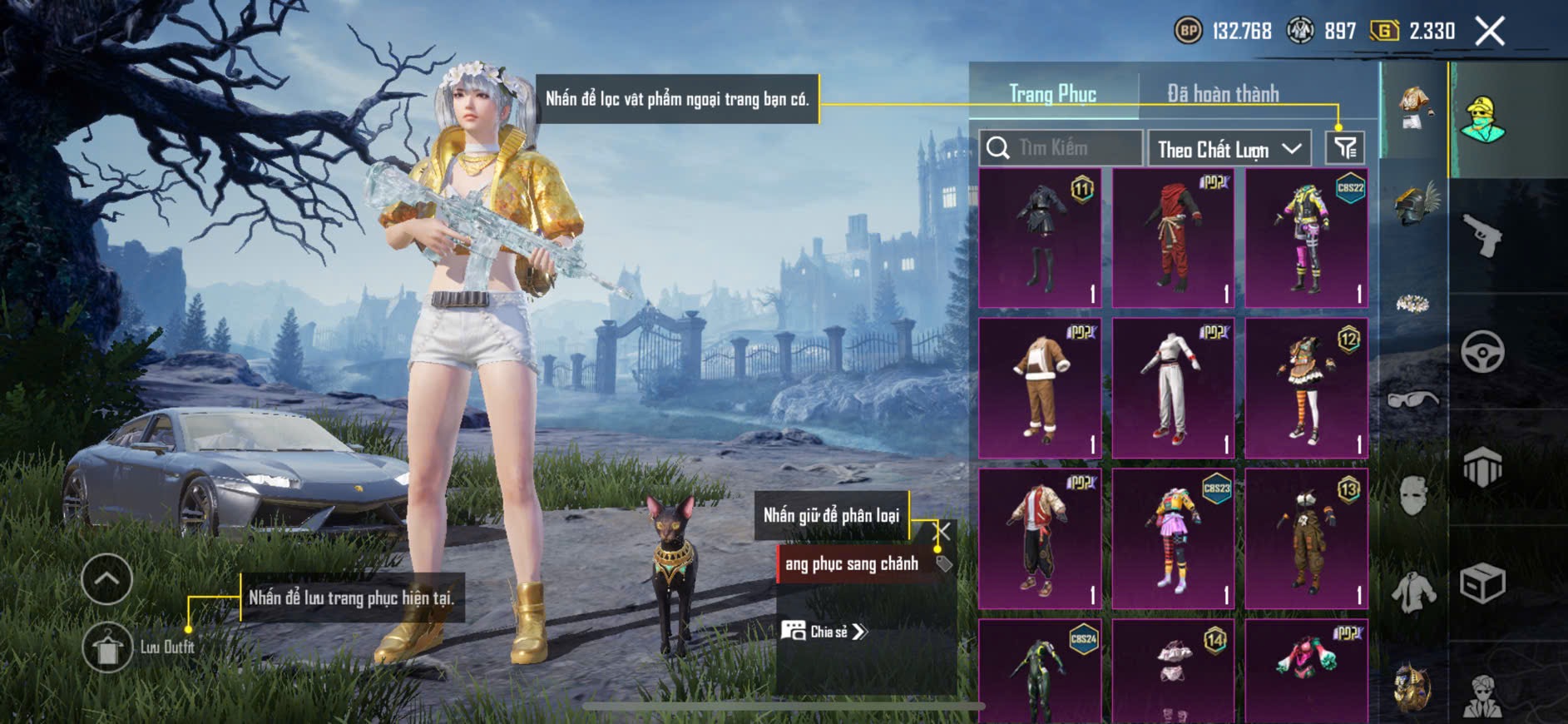
Task: Share the outfit via Chia sẻ
Action: tap(824, 632)
